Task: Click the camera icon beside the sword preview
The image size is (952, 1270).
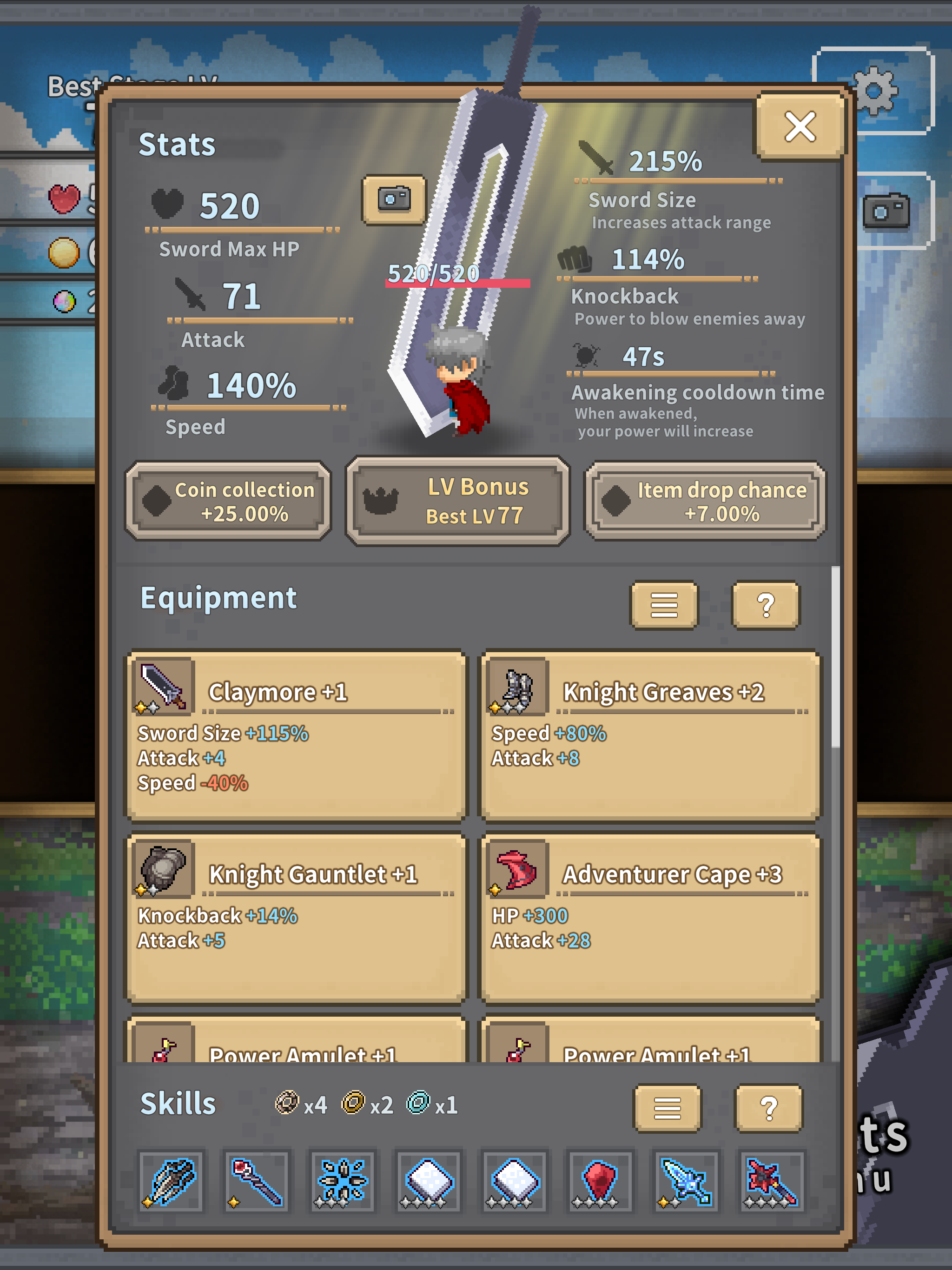Action: point(394,201)
